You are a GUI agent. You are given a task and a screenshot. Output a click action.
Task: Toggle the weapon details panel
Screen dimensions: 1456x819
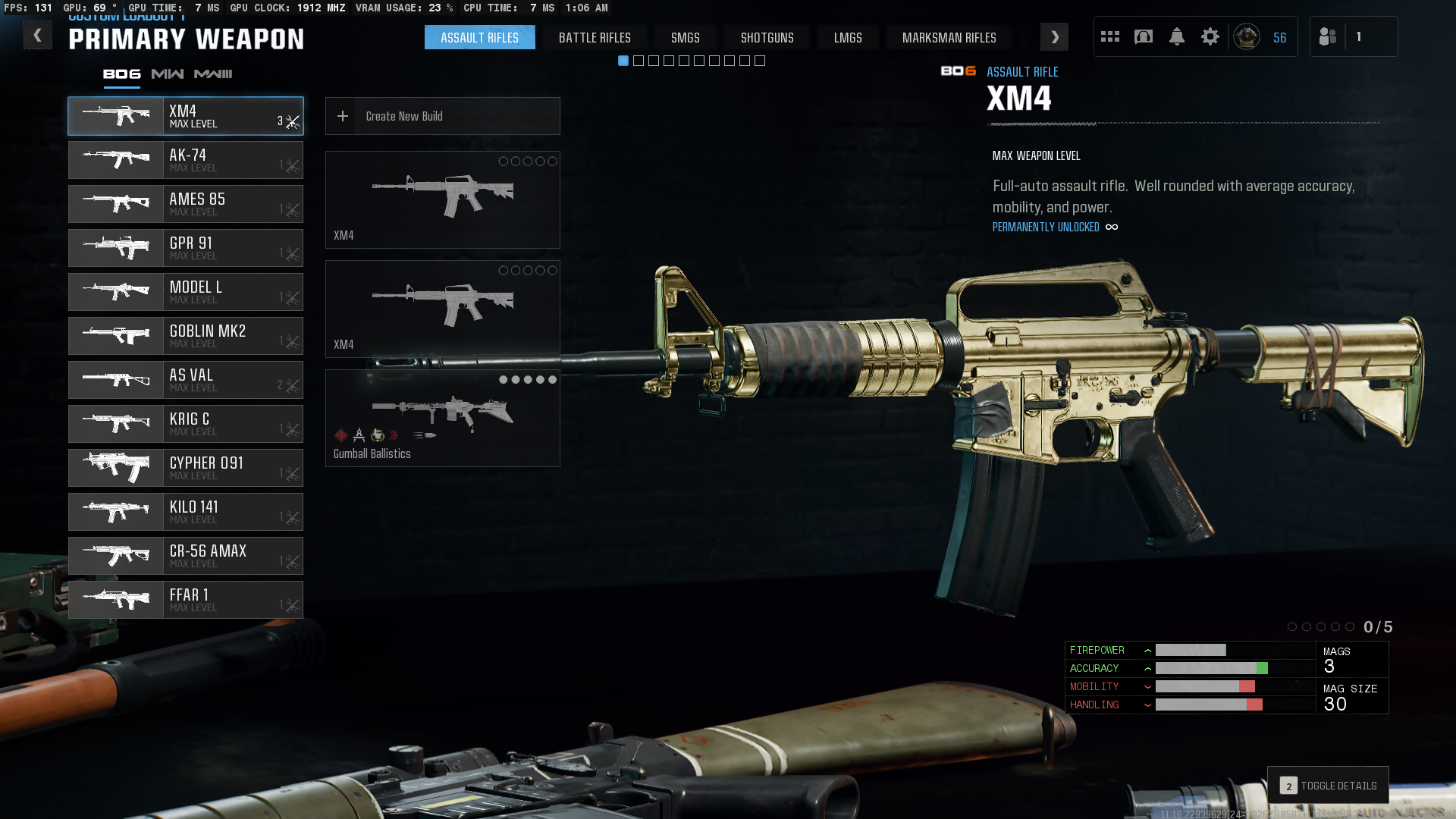1329,786
